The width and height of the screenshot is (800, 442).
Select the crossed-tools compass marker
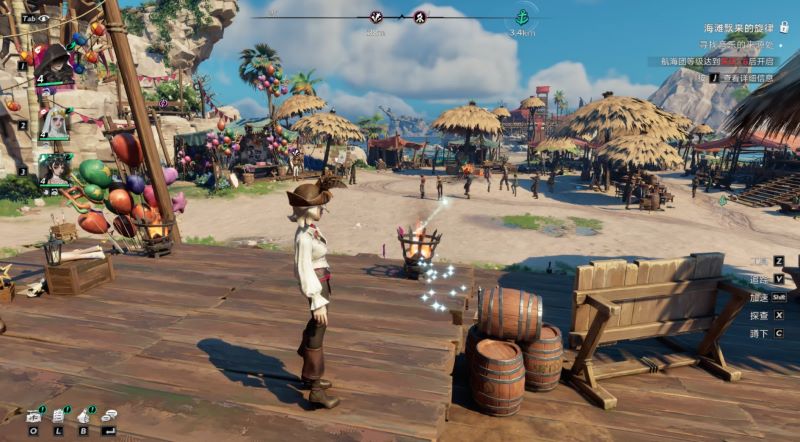tap(376, 17)
